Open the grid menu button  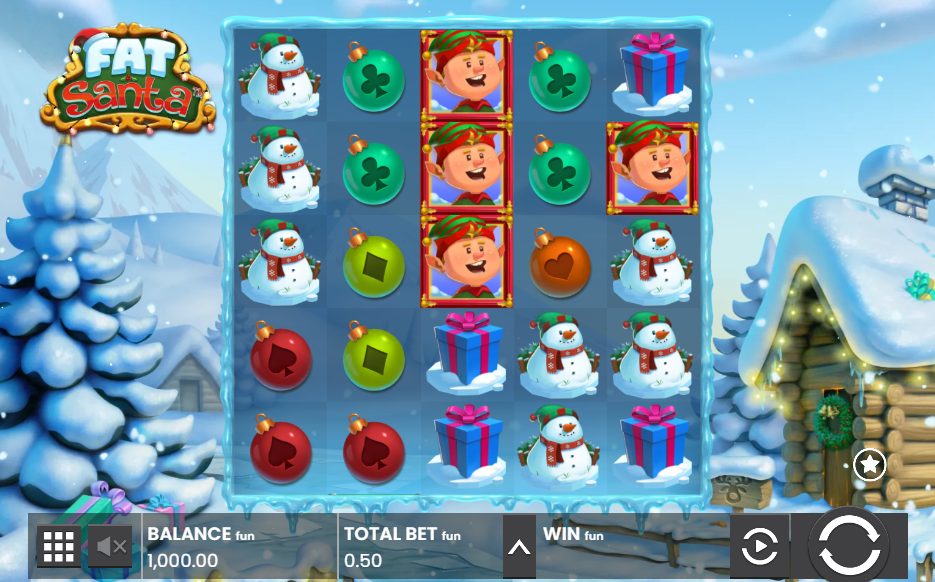click(x=59, y=546)
